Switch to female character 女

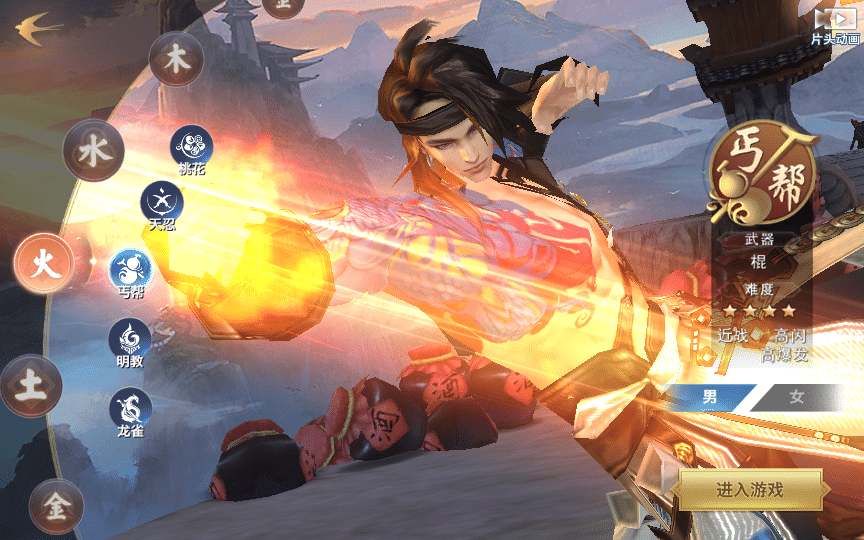tap(796, 397)
